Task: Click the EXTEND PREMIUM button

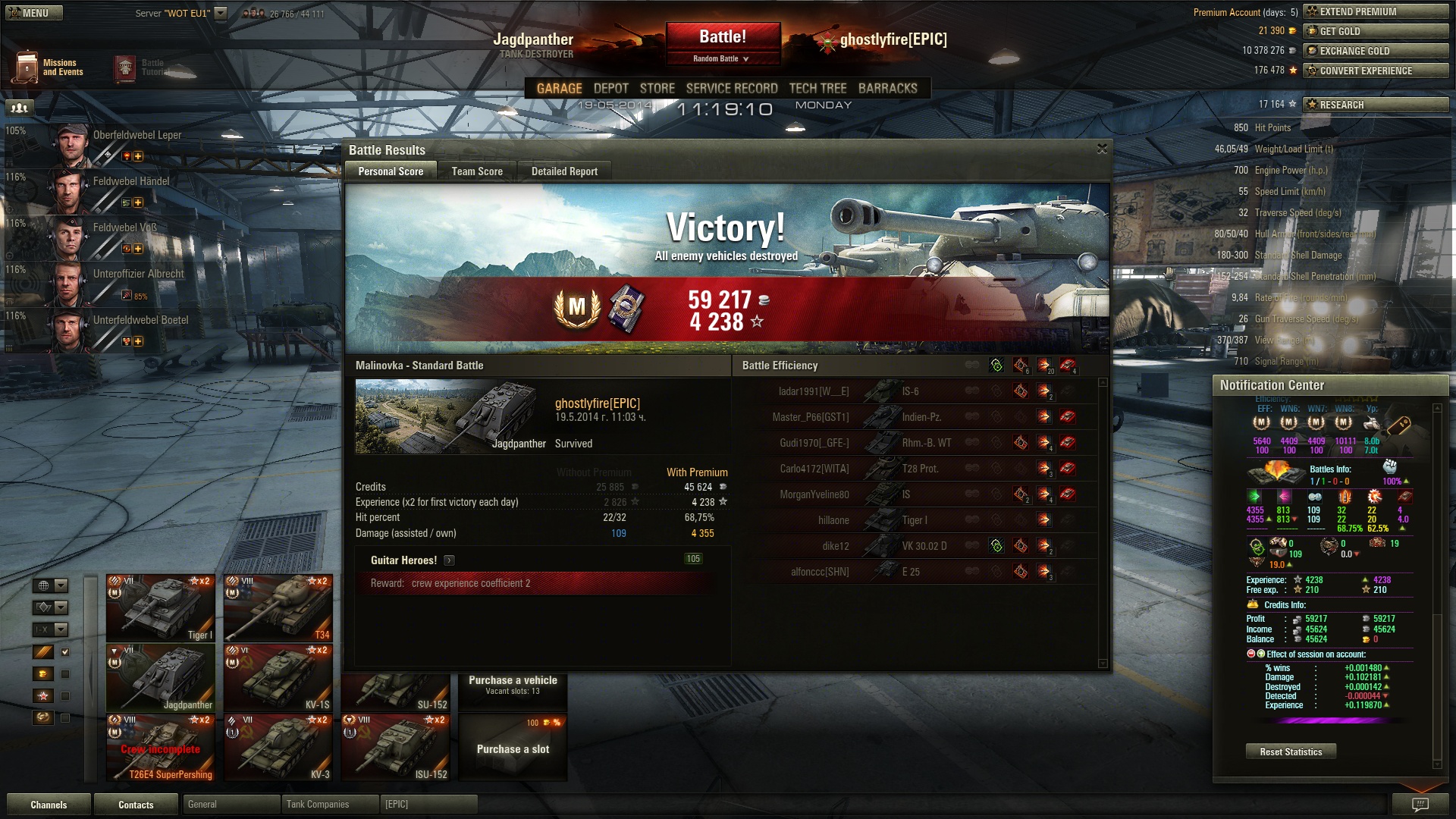Action: [1375, 11]
